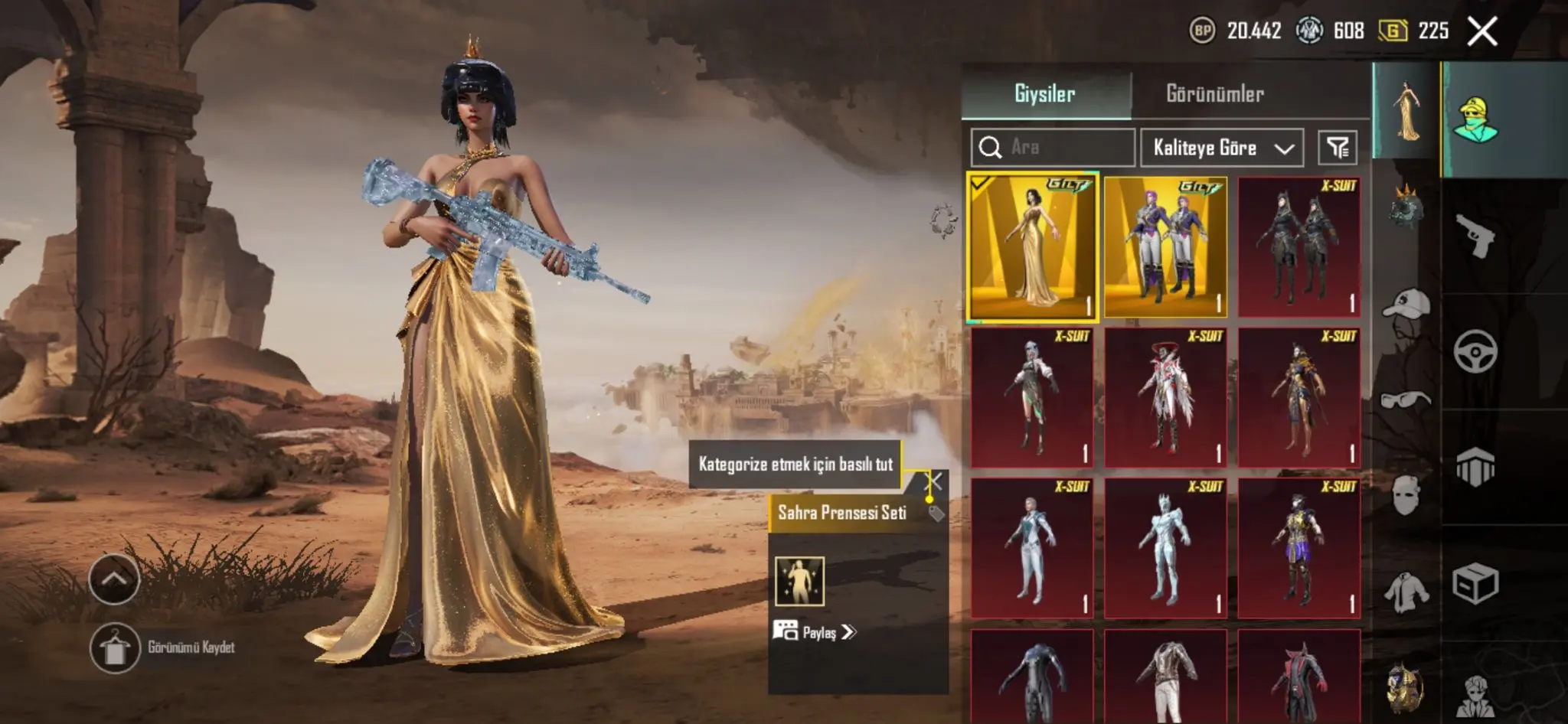Open the pistol weapon category

(x=1475, y=236)
